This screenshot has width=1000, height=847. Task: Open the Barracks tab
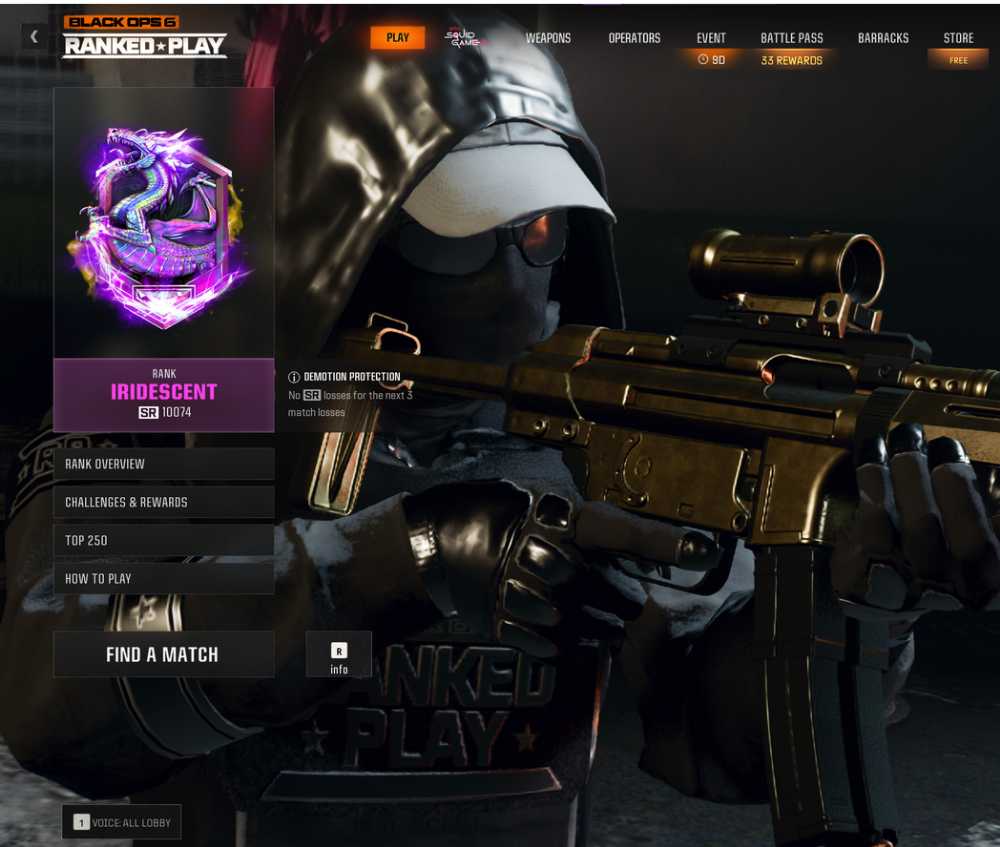(883, 38)
